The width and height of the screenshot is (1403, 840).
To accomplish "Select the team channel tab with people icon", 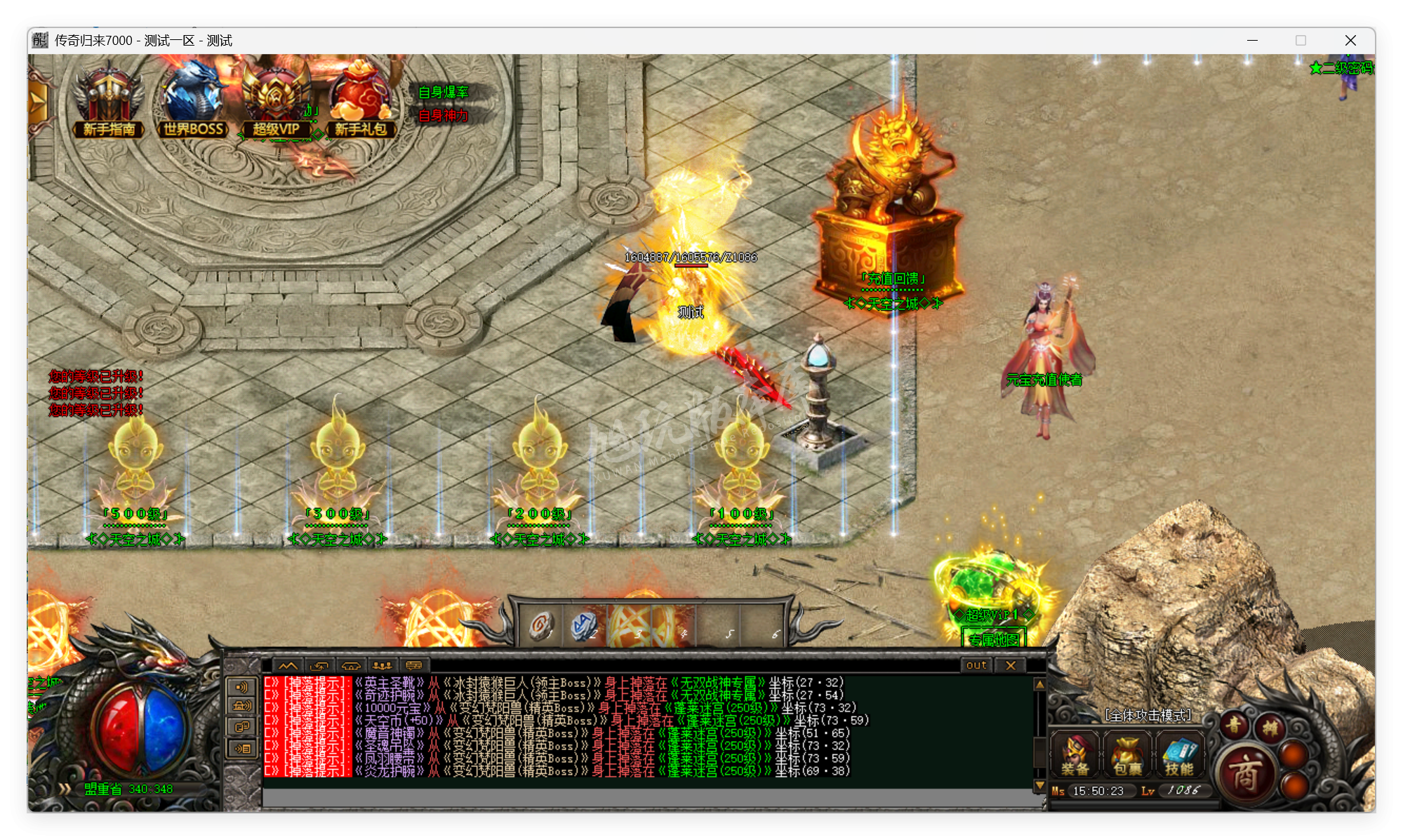I will pos(383,665).
